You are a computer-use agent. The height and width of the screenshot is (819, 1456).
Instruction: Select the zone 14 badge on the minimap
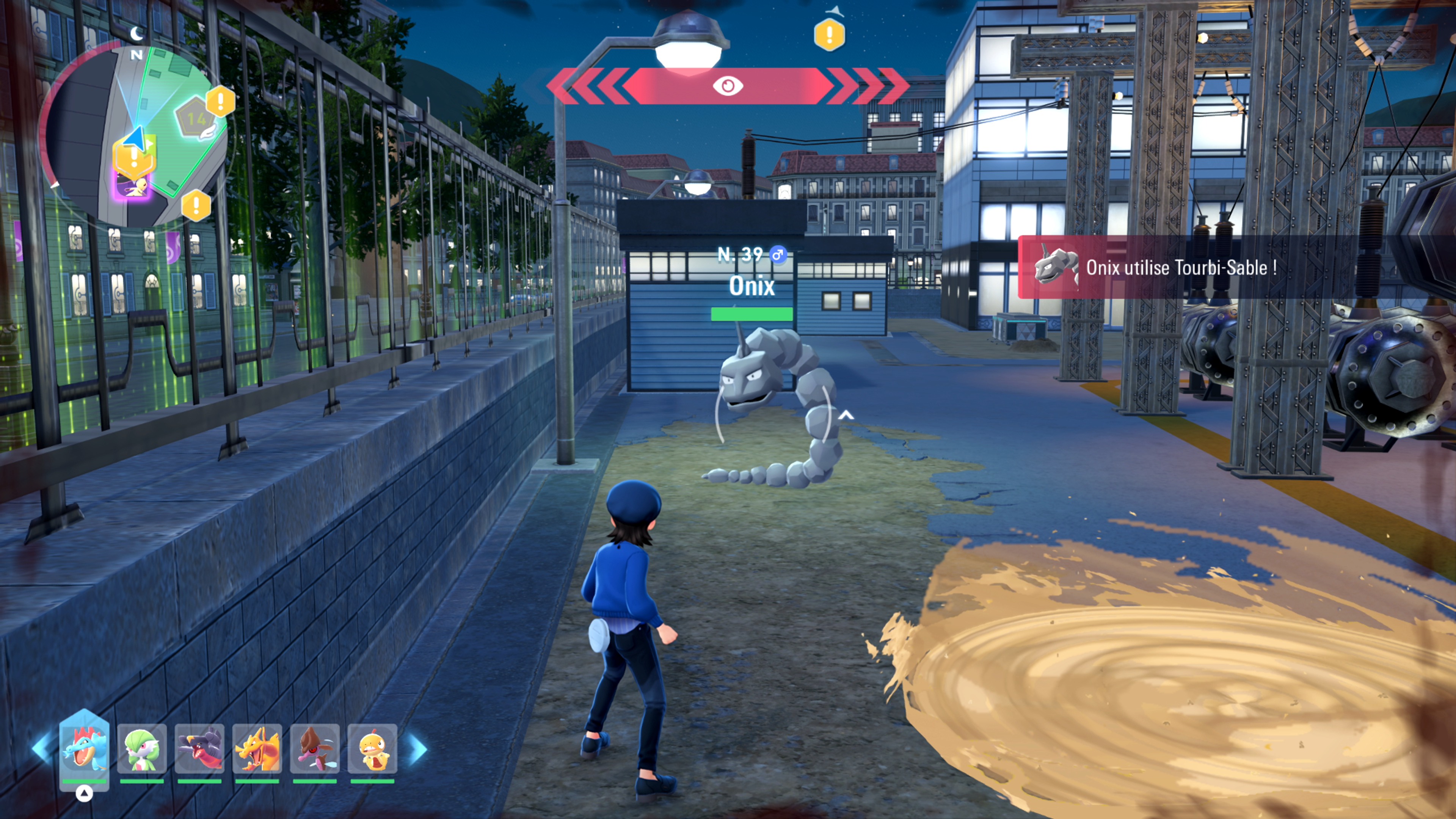pyautogui.click(x=196, y=119)
